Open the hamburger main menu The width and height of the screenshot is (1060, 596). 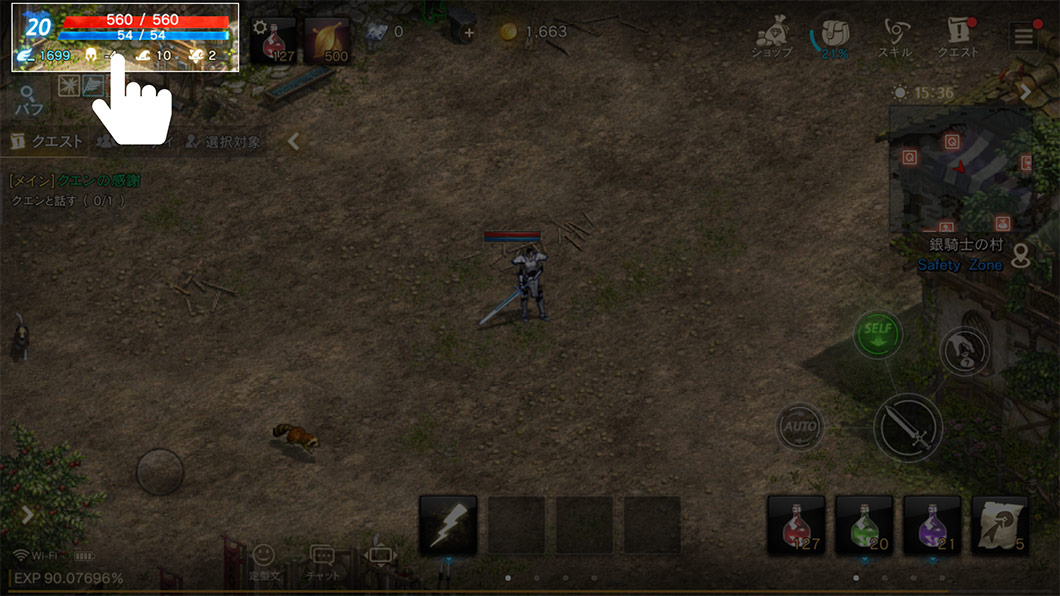point(1023,36)
